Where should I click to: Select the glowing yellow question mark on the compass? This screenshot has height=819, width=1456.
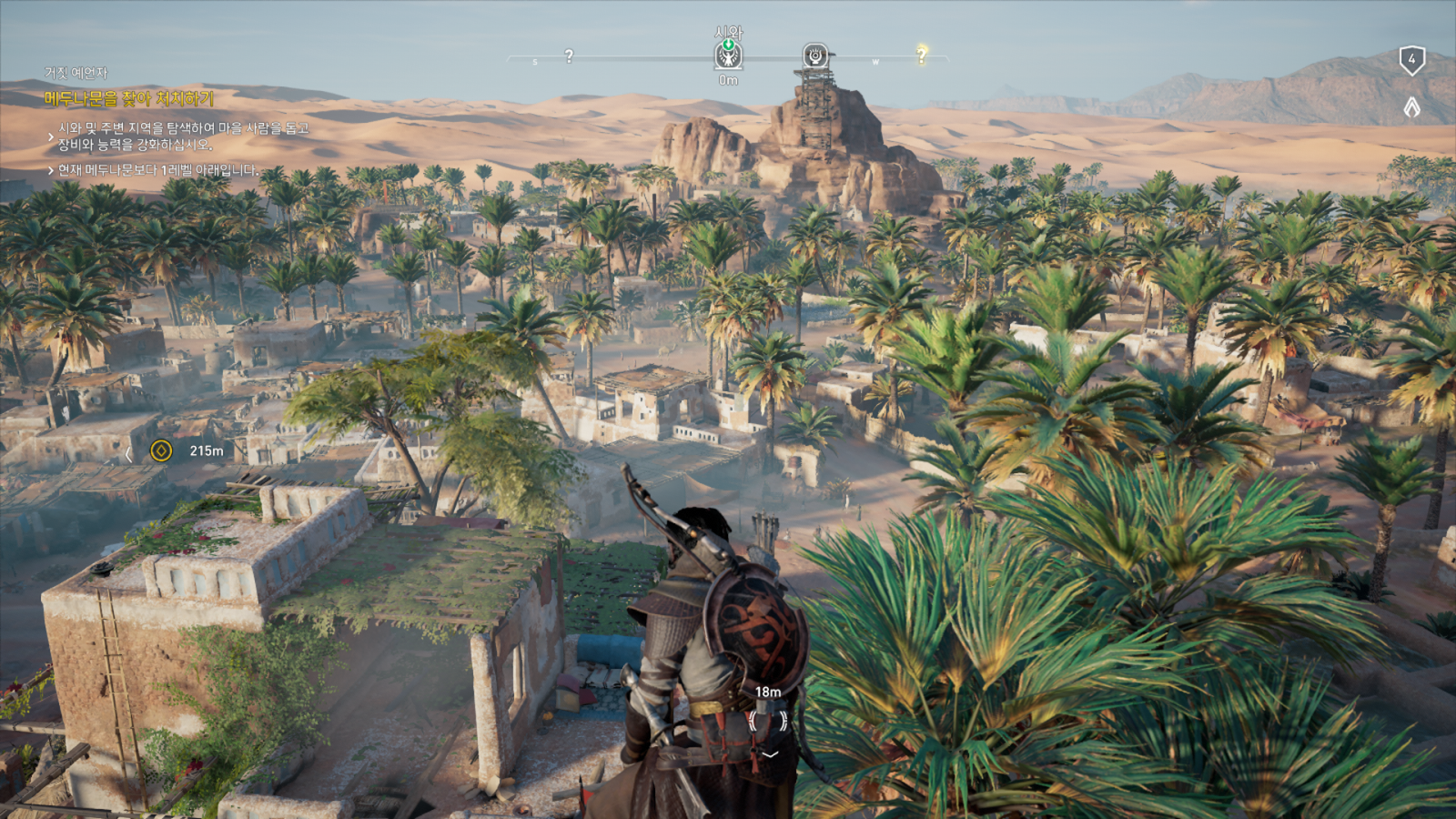click(922, 55)
